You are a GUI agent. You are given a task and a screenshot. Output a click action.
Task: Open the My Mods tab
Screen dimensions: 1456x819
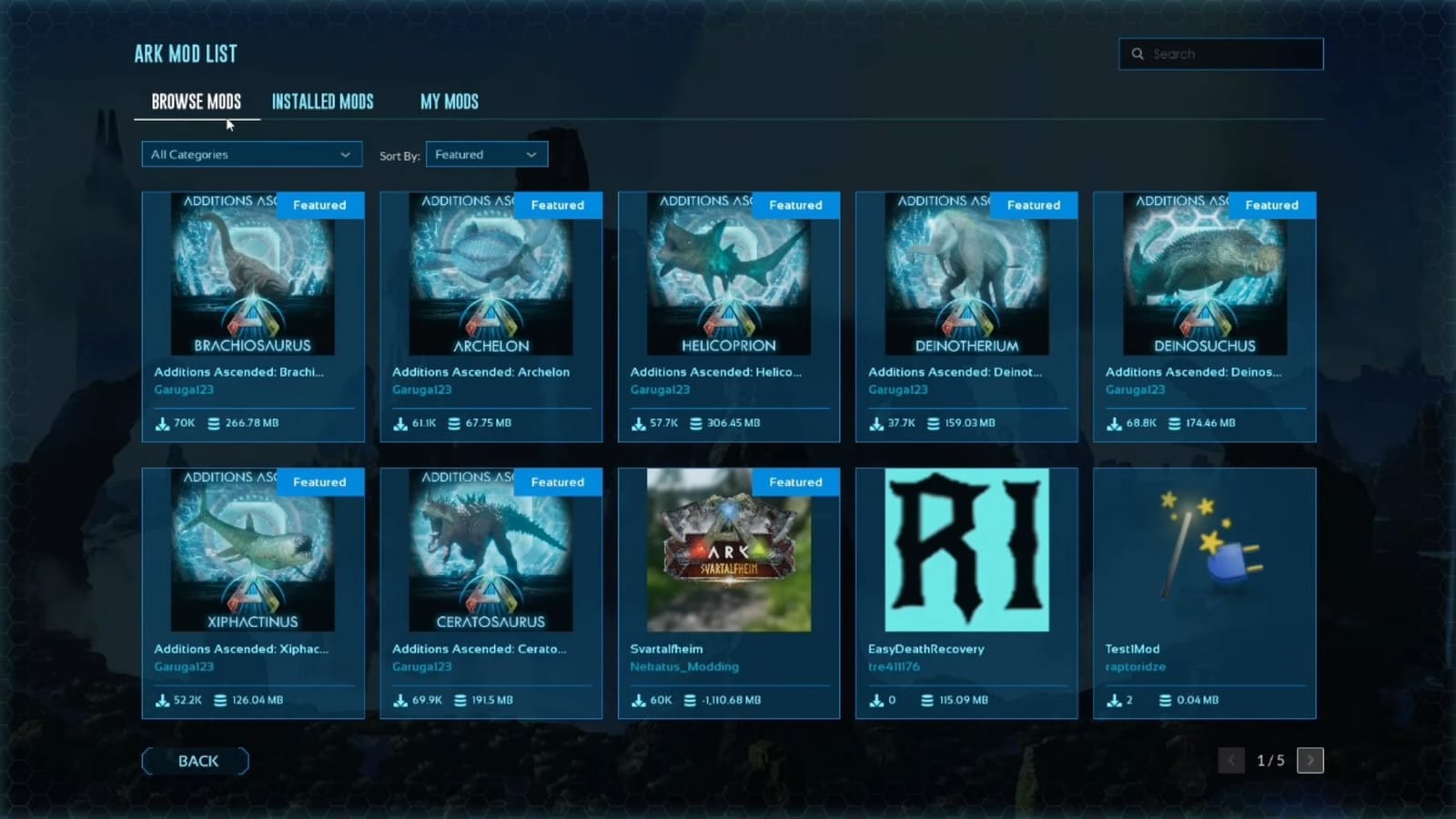(x=449, y=101)
